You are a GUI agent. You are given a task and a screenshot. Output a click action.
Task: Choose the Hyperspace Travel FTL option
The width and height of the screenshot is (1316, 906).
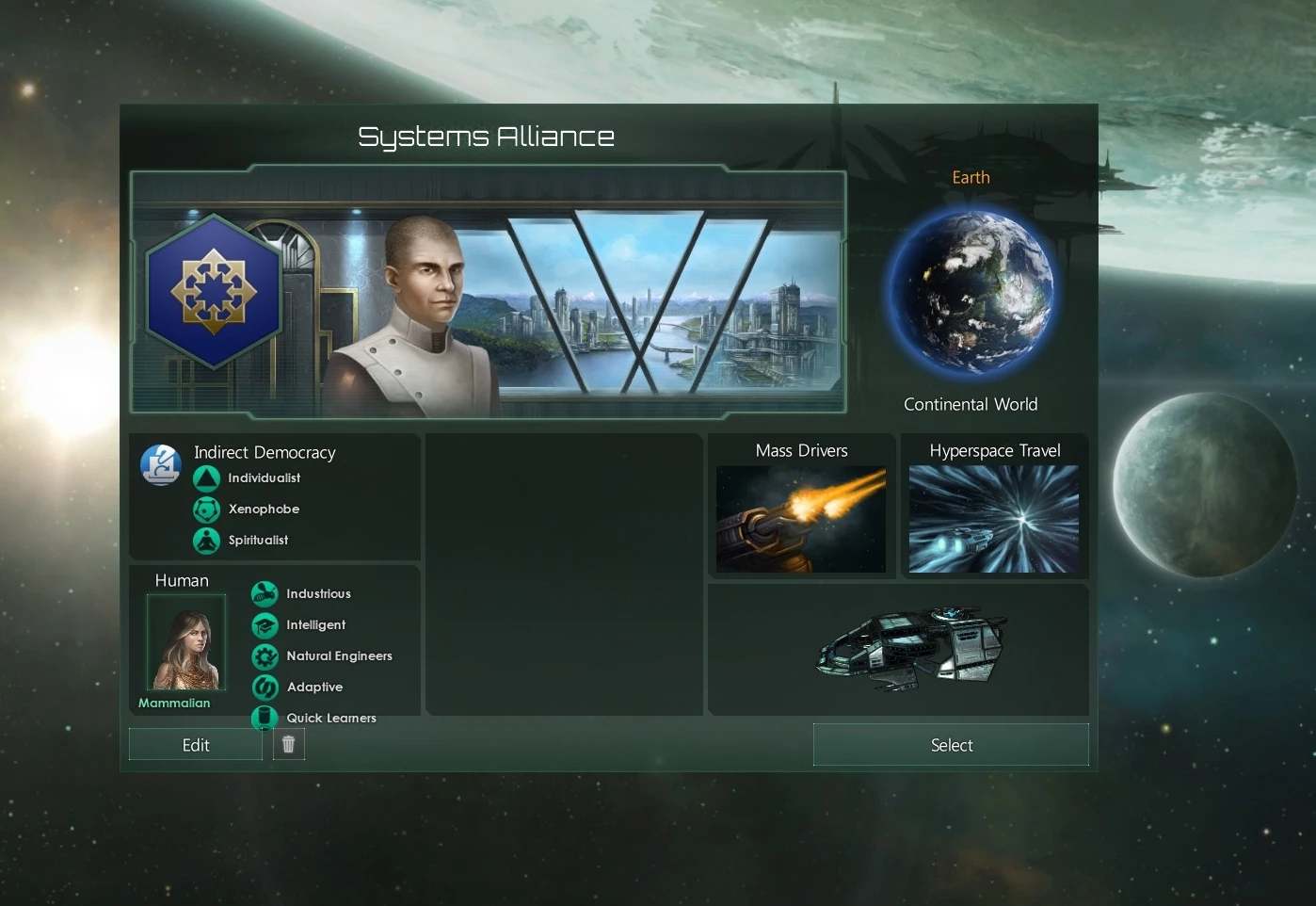pyautogui.click(x=994, y=519)
